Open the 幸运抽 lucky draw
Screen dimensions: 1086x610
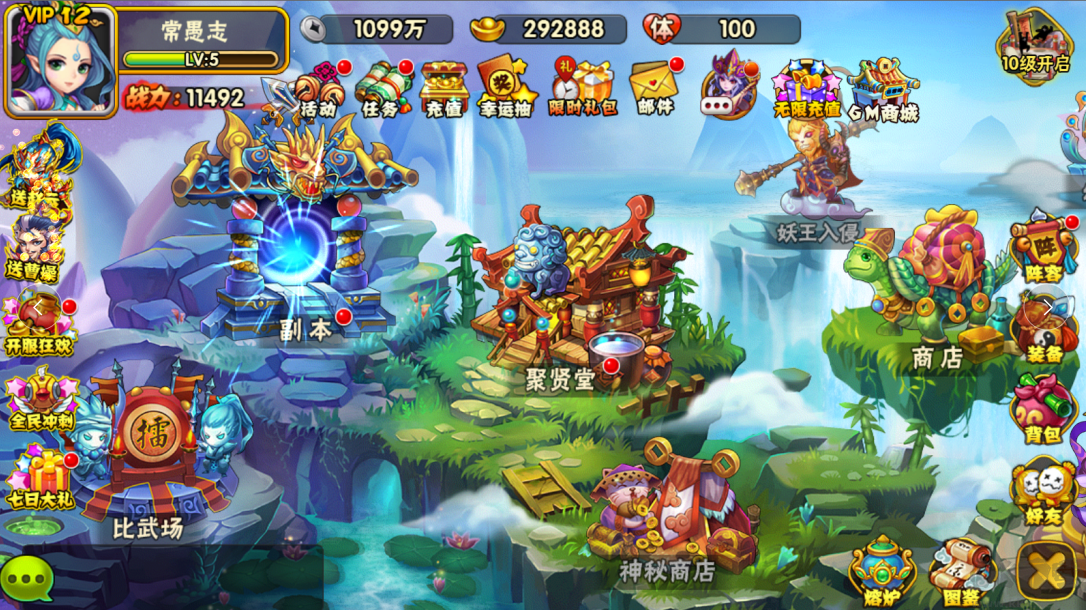(506, 89)
